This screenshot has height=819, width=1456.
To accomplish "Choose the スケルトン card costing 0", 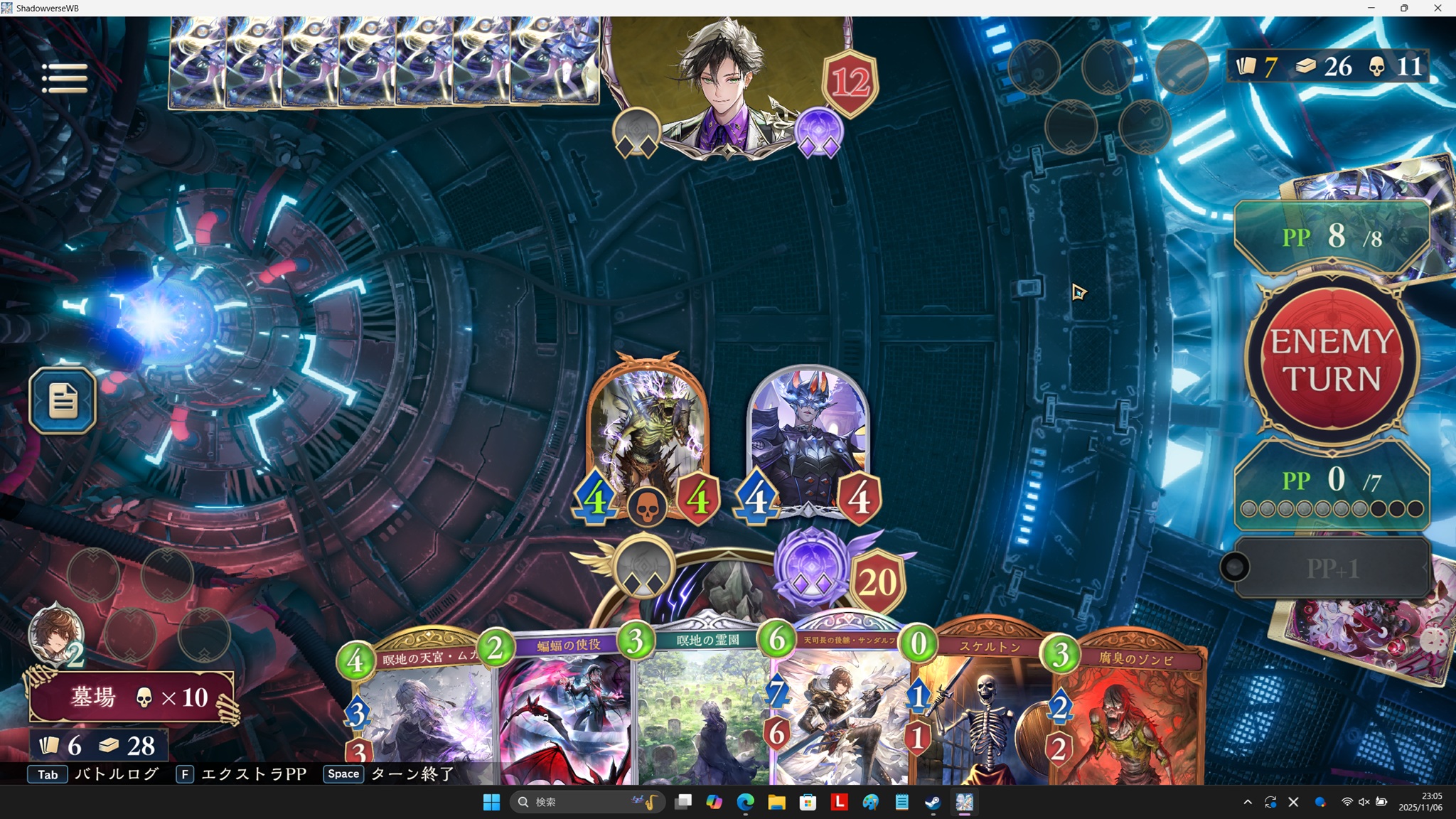I will (x=985, y=711).
